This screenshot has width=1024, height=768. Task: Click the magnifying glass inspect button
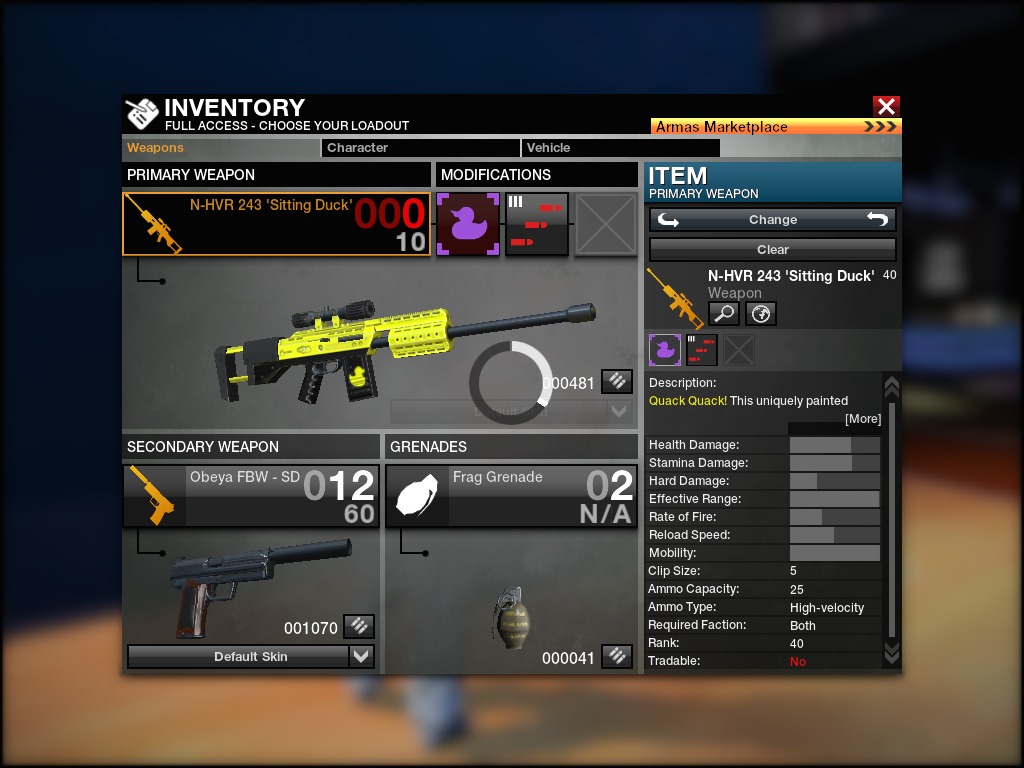click(724, 314)
